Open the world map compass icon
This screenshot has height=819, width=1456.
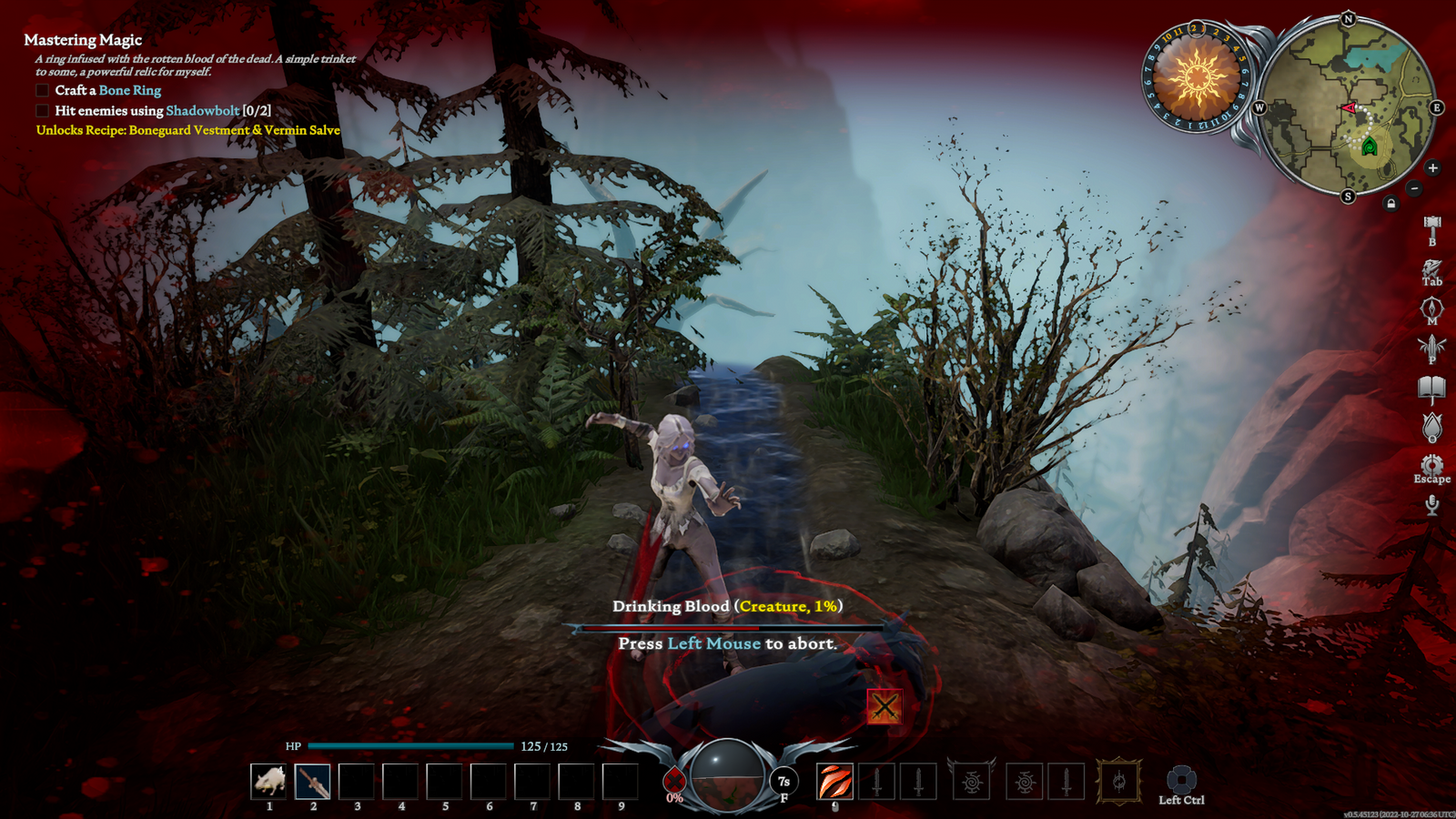click(1432, 309)
